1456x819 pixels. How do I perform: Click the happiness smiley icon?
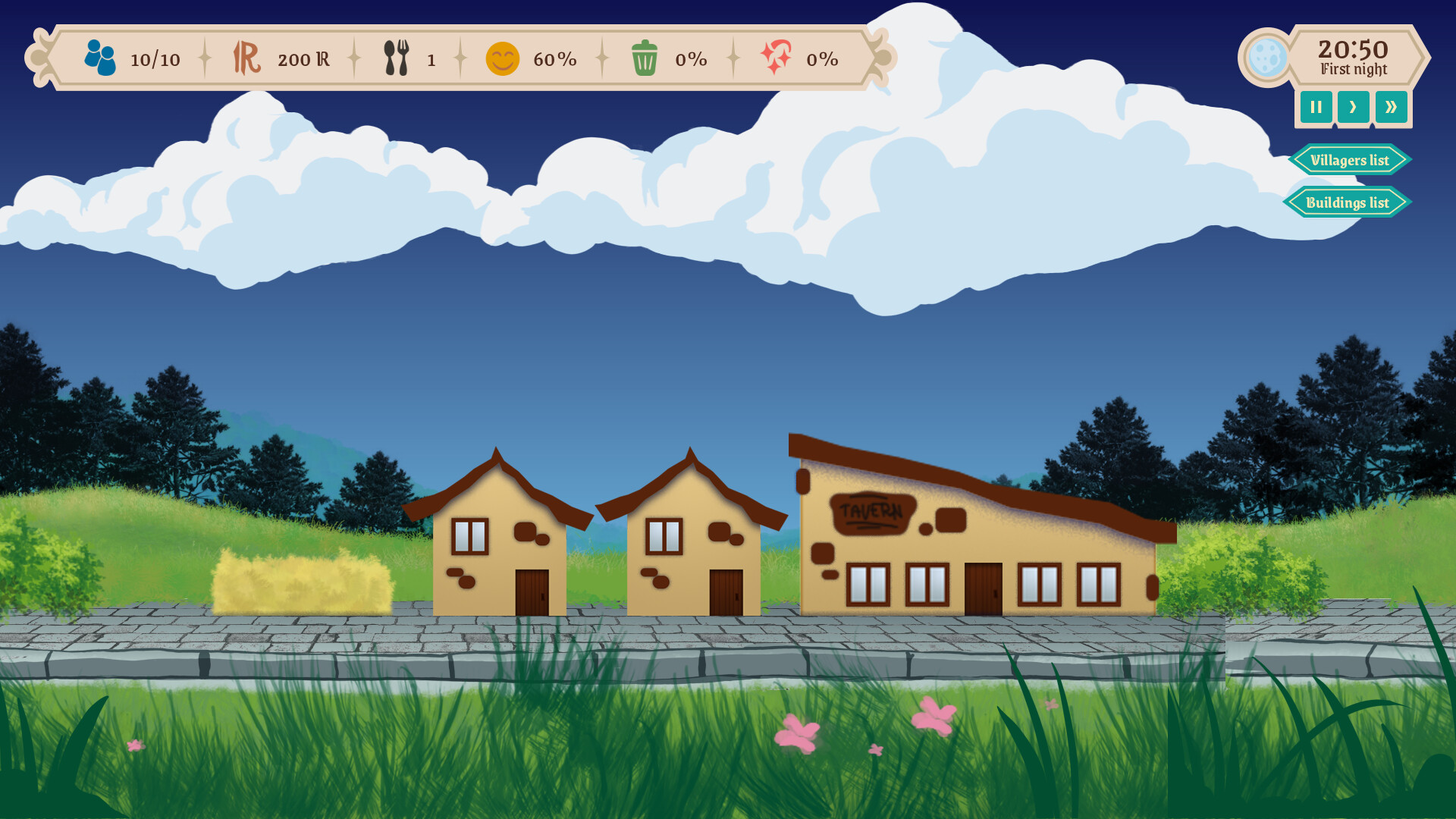pos(504,58)
